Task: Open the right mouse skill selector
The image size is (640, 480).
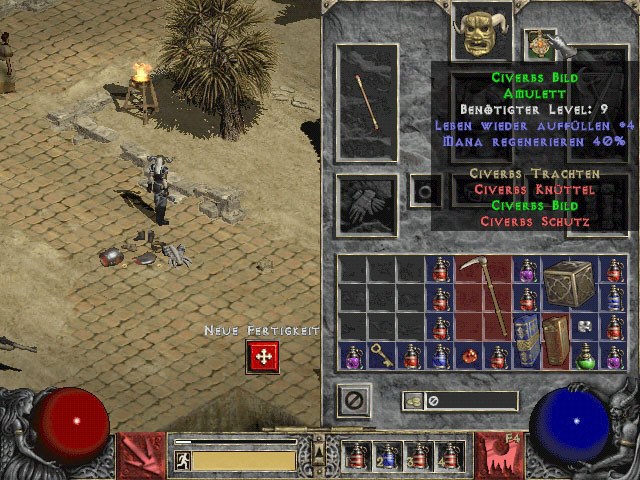Action: 499,455
